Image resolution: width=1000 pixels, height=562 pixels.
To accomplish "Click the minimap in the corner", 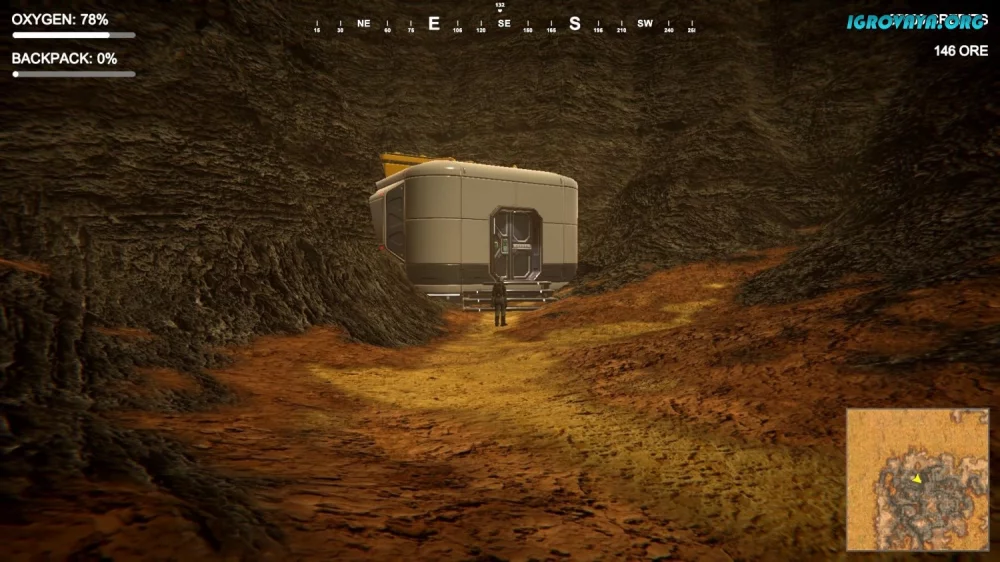I will [918, 479].
